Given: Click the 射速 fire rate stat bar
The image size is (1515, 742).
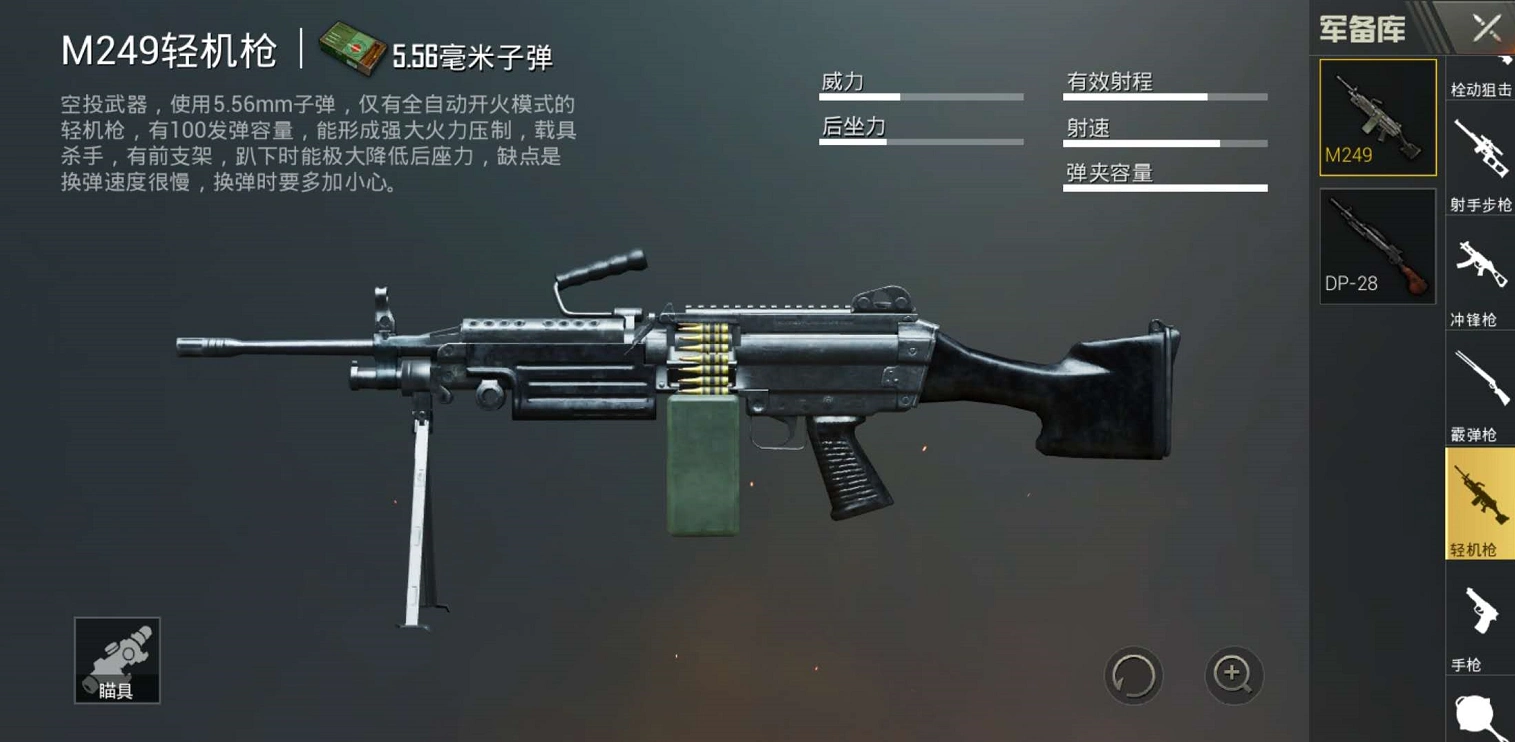Looking at the screenshot, I should [1164, 141].
